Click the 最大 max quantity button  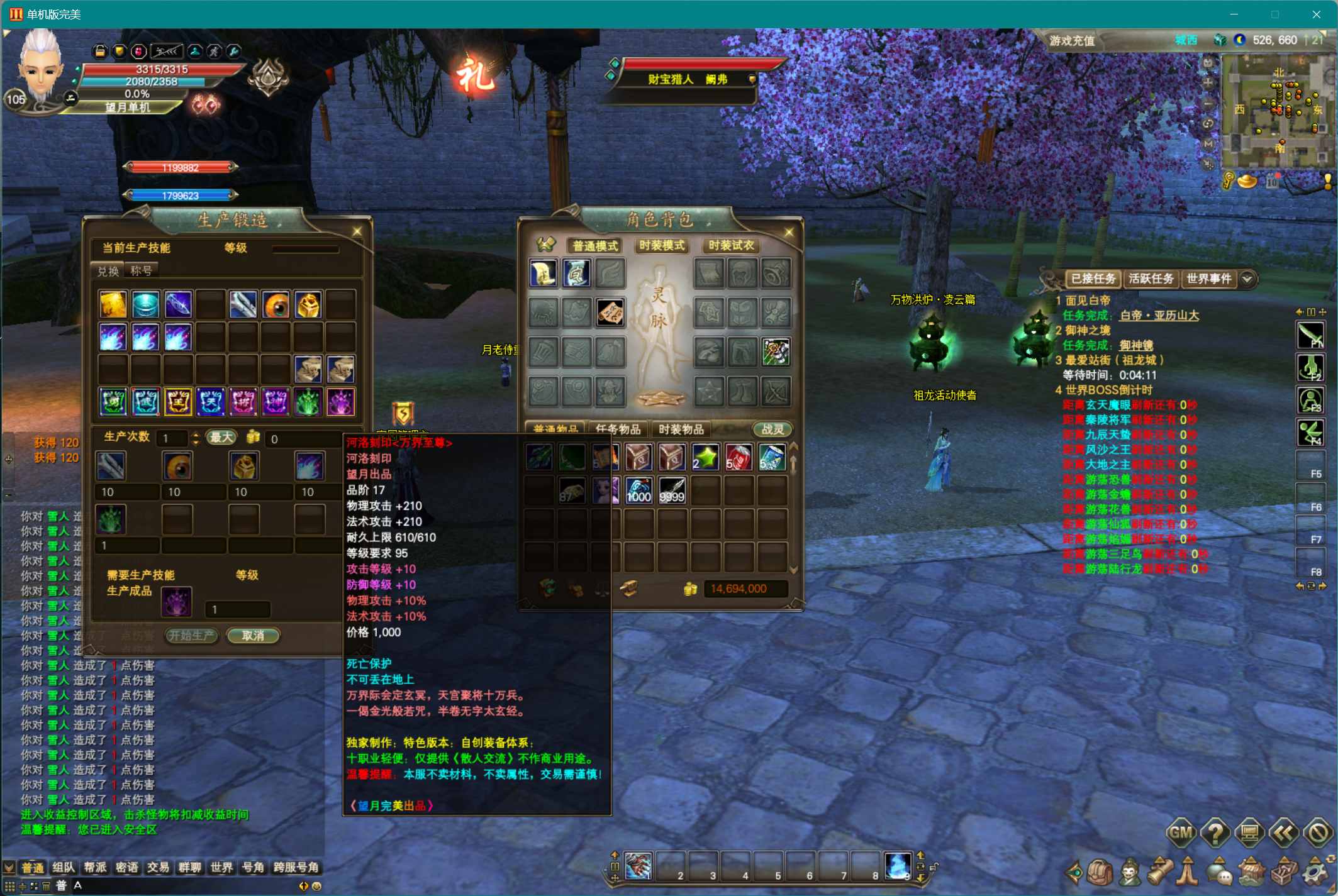click(221, 438)
